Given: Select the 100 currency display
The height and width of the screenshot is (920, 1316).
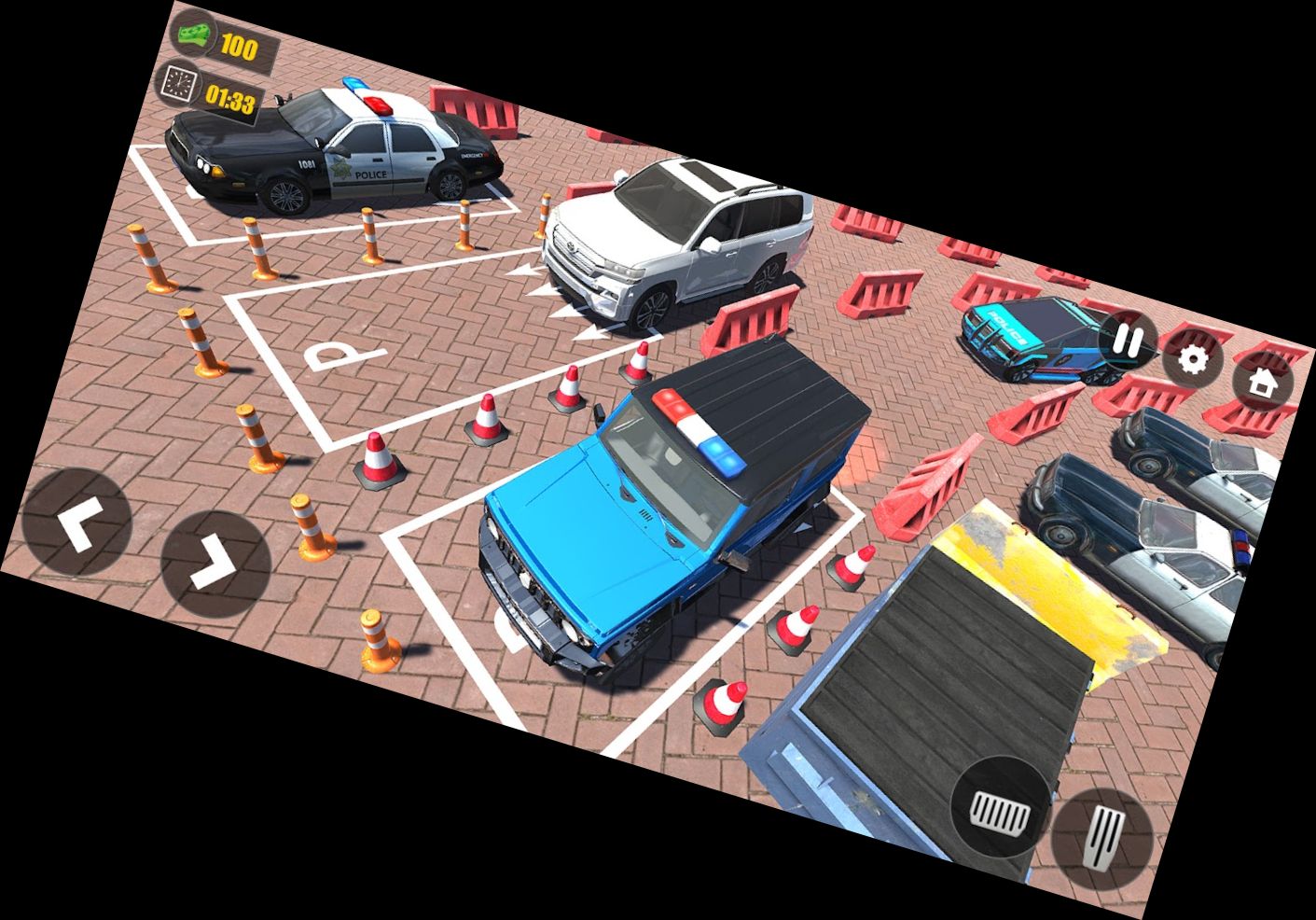Looking at the screenshot, I should coord(241,42).
